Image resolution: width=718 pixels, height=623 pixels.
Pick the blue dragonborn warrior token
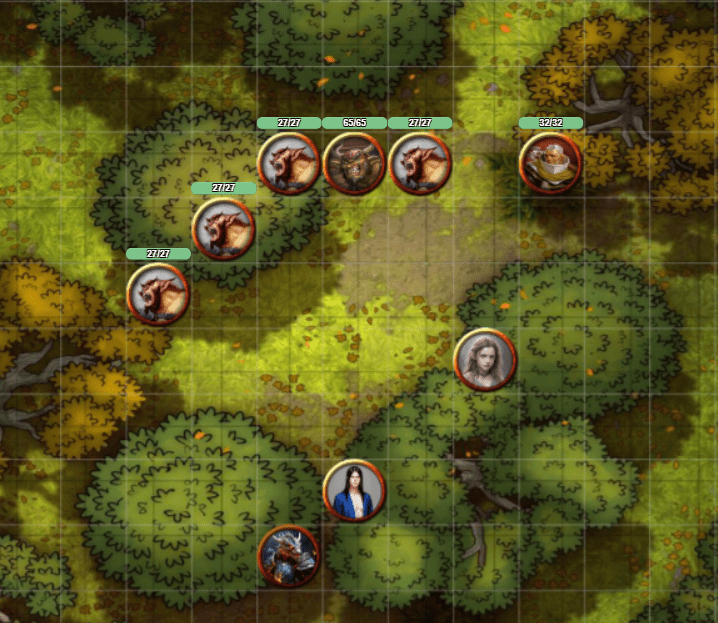click(288, 556)
